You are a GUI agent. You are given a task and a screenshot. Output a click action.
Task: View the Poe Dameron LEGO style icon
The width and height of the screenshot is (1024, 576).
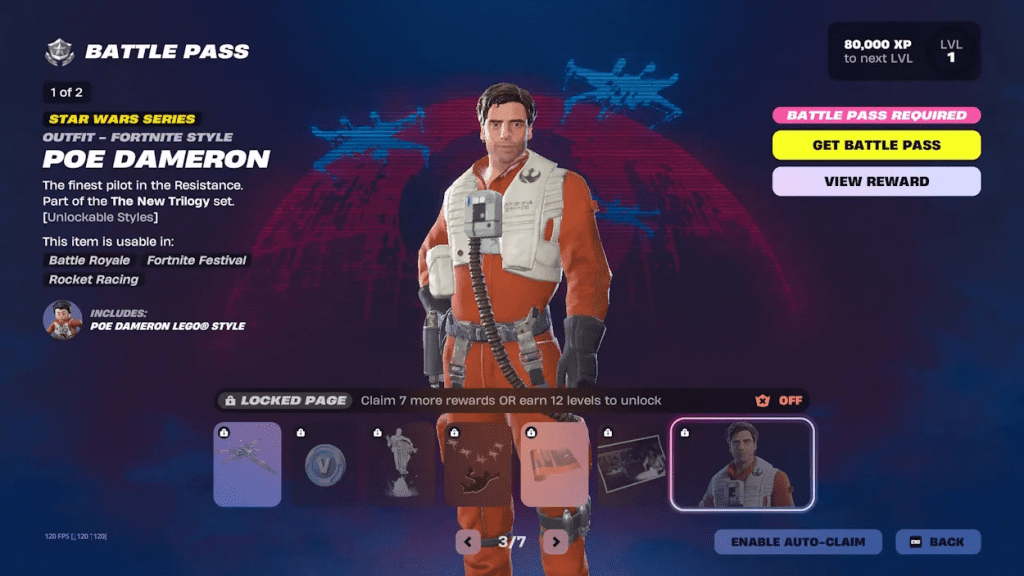(62, 319)
